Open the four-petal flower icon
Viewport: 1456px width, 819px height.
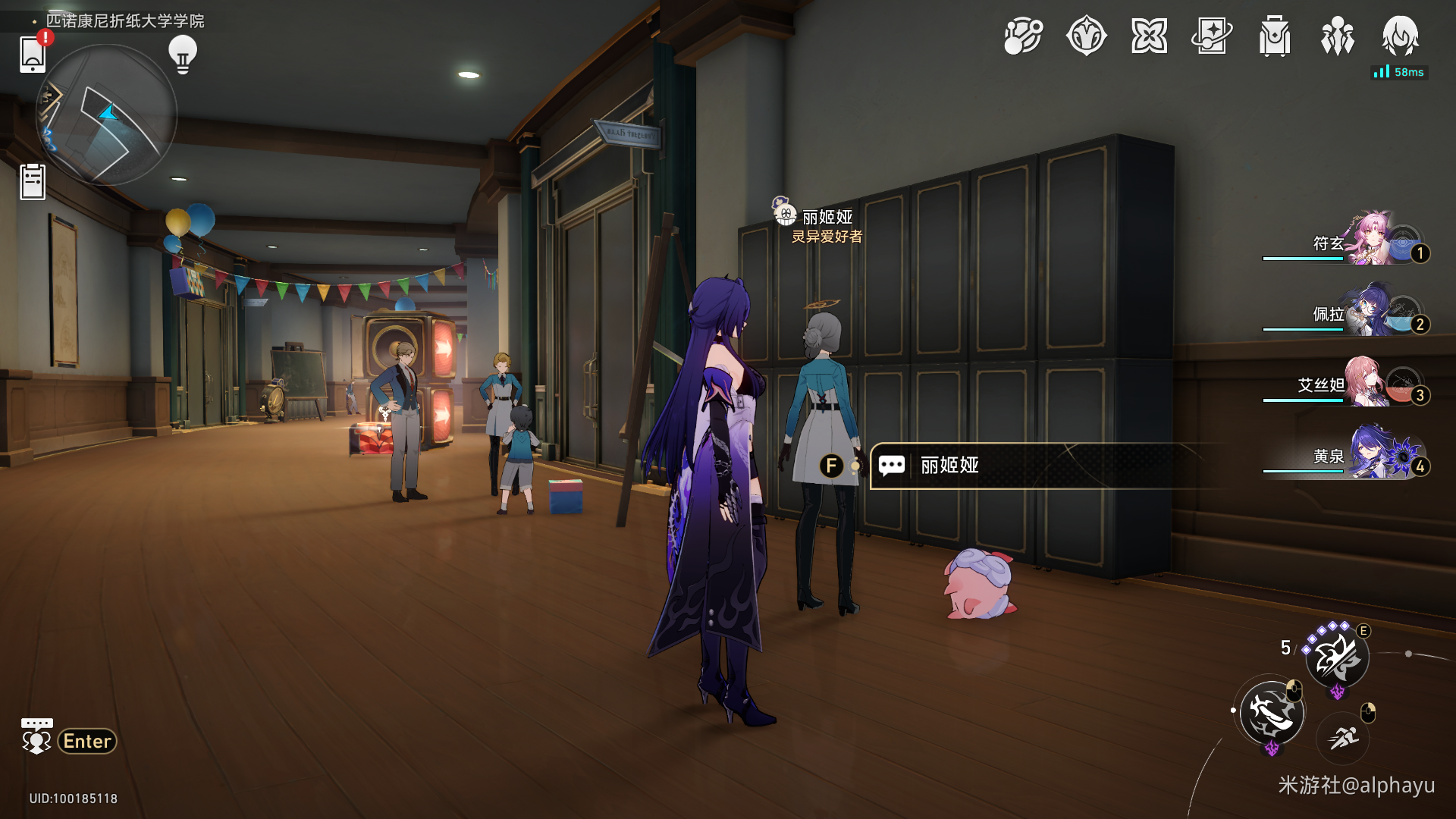[1149, 36]
